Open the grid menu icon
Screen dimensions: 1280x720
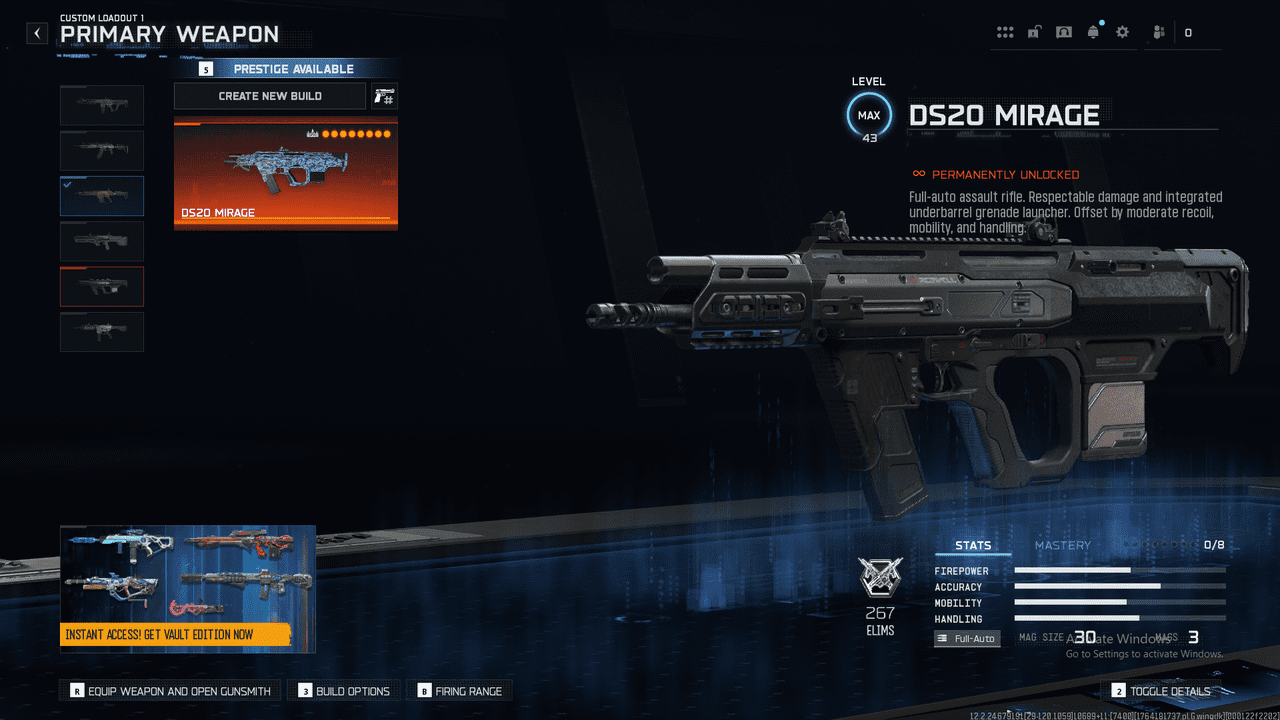(x=1005, y=32)
